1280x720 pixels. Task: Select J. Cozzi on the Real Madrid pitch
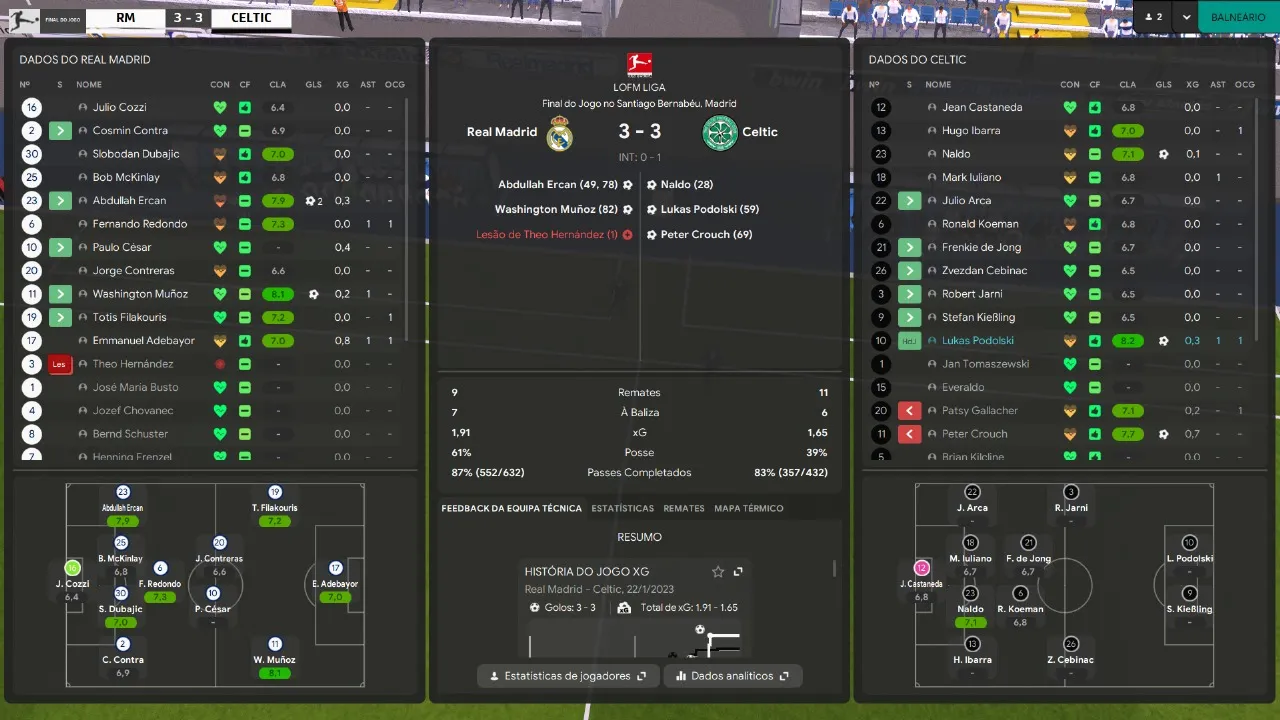(x=72, y=568)
